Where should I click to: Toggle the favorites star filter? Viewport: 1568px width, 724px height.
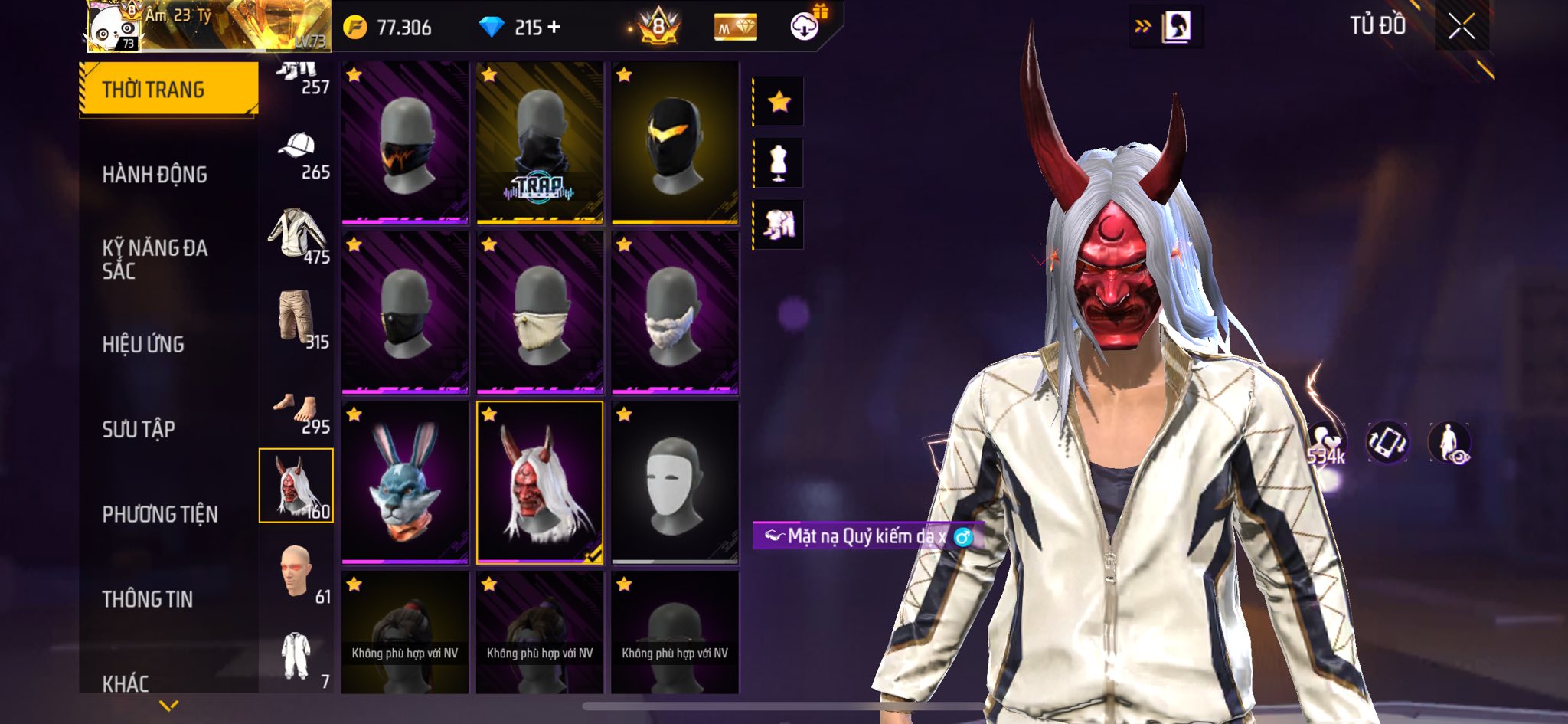[779, 101]
